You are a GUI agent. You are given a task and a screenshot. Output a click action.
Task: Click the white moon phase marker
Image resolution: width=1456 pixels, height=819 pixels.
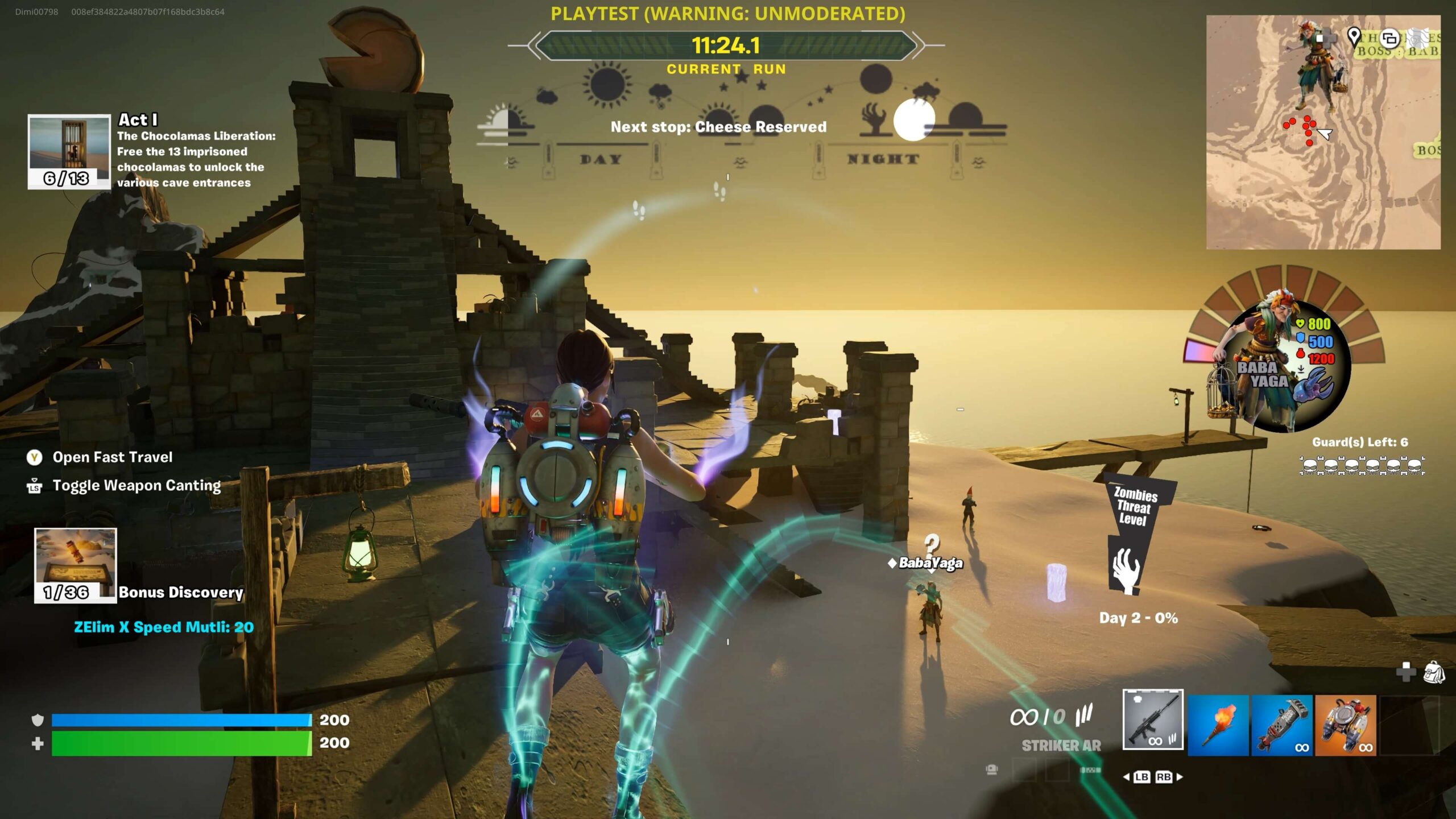pyautogui.click(x=913, y=120)
